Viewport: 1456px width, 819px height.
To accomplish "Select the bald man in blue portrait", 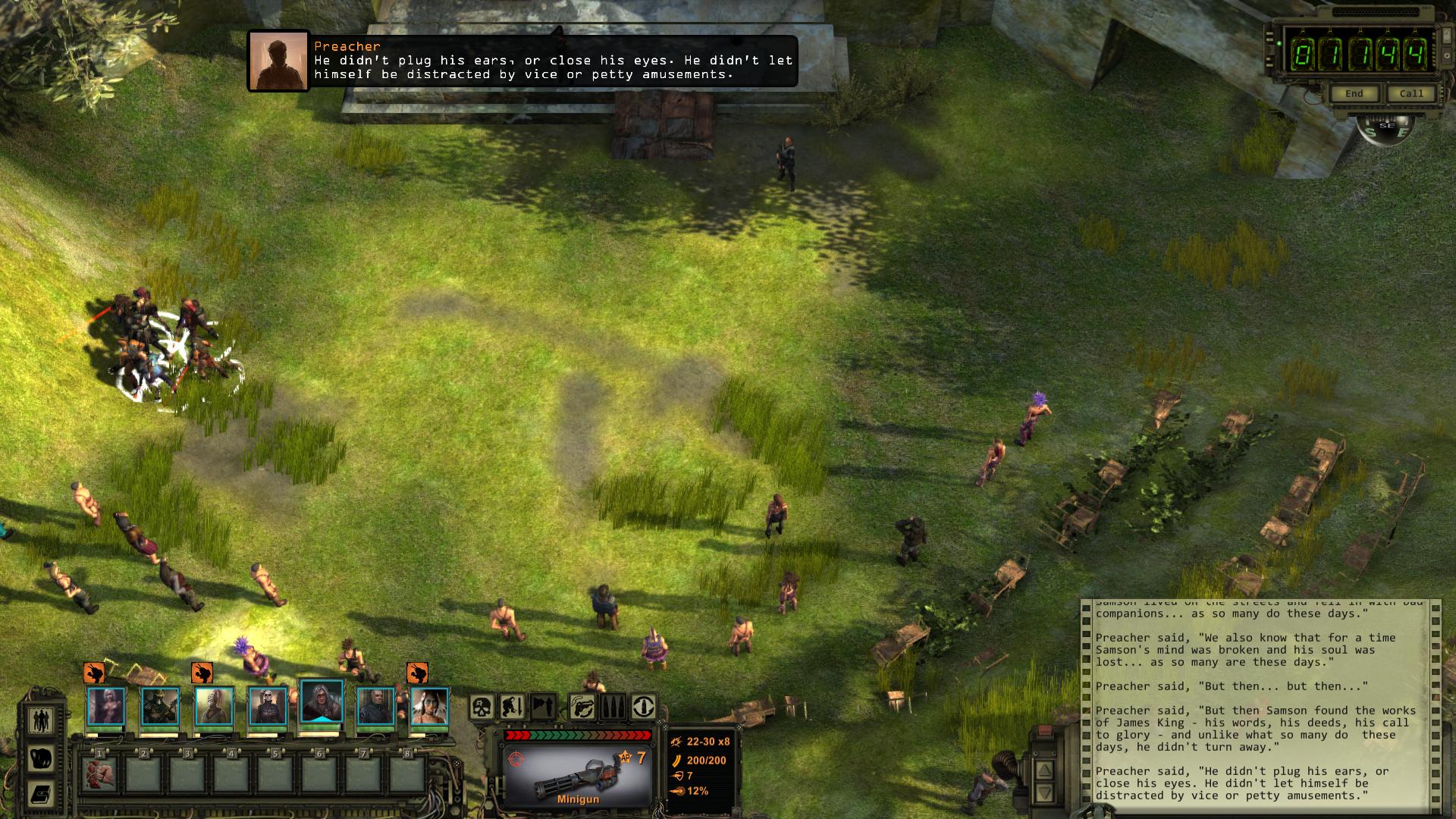I will point(375,707).
